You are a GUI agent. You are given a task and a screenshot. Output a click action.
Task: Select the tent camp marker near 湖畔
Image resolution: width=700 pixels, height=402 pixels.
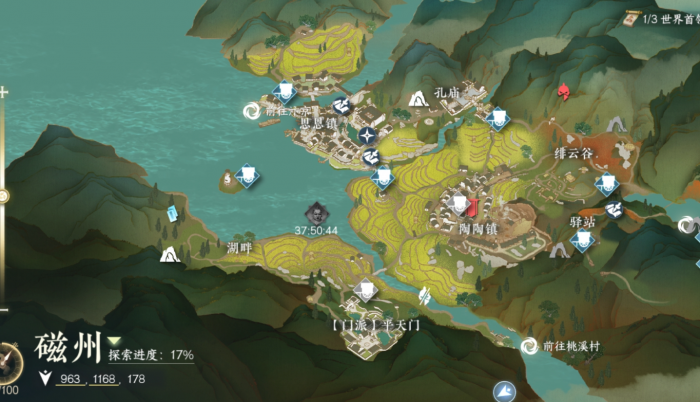(169, 255)
